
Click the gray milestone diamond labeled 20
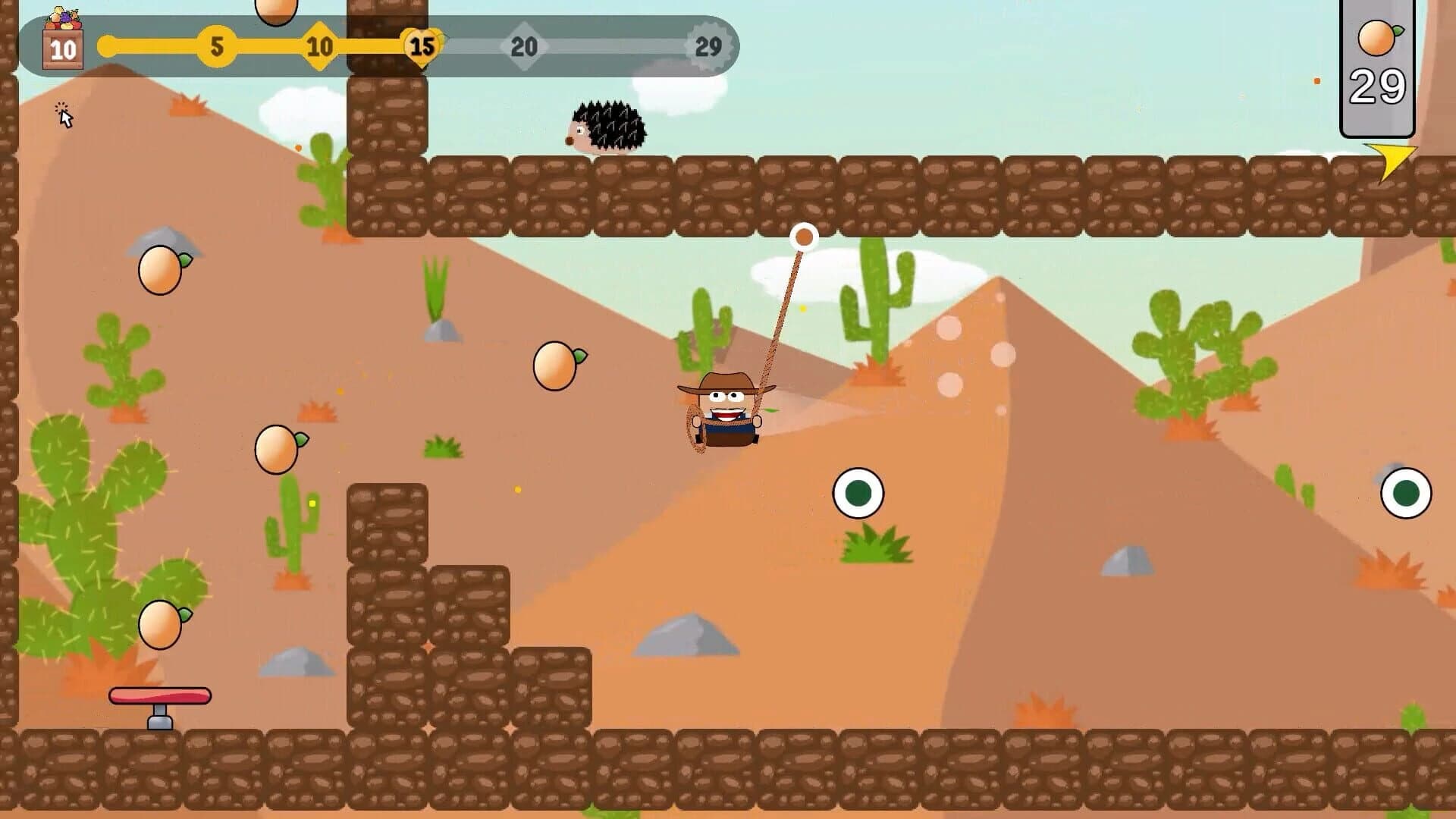tap(523, 47)
